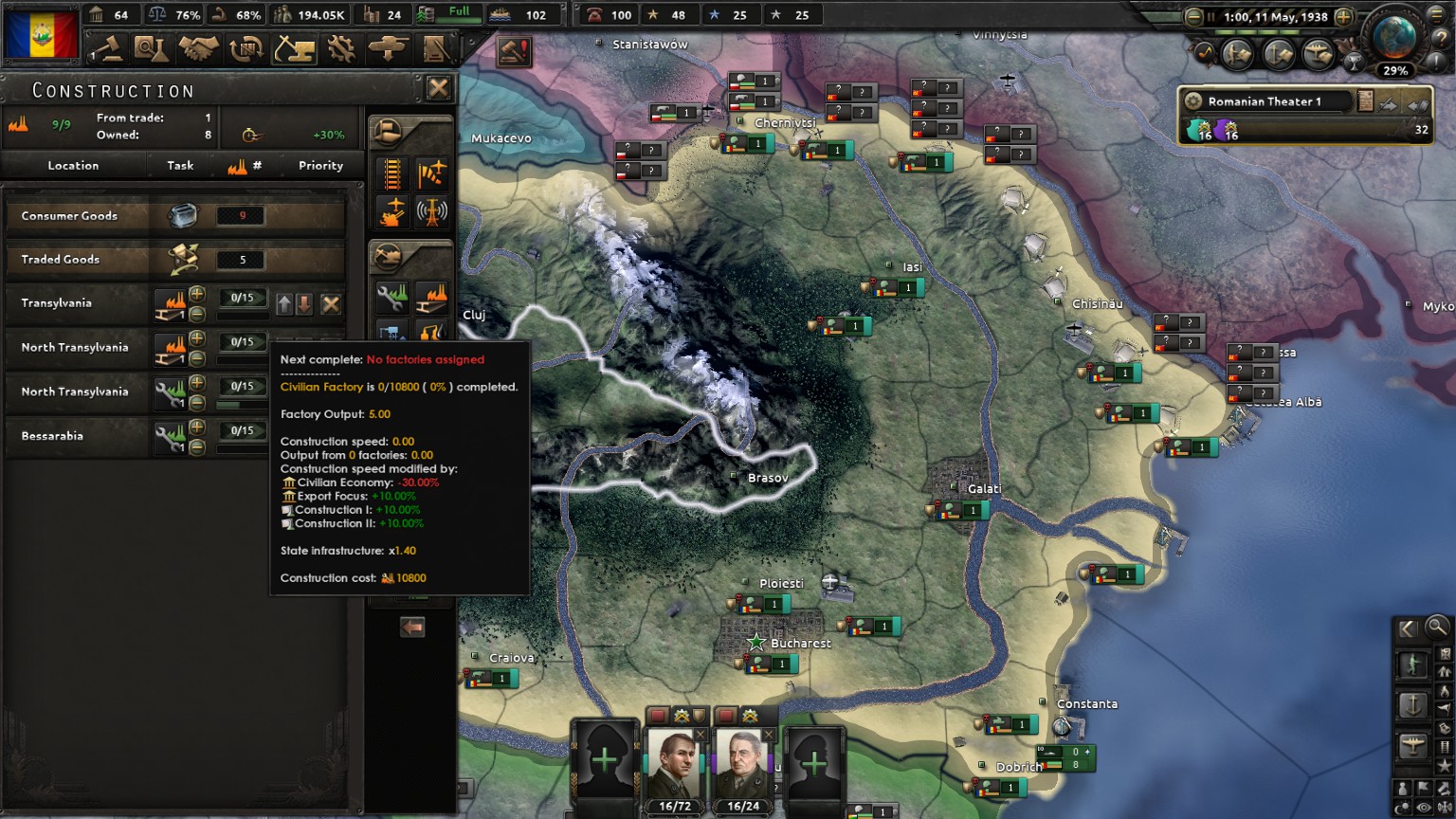Click the back arrow in the construction sidebar
The image size is (1456, 819).
(410, 627)
